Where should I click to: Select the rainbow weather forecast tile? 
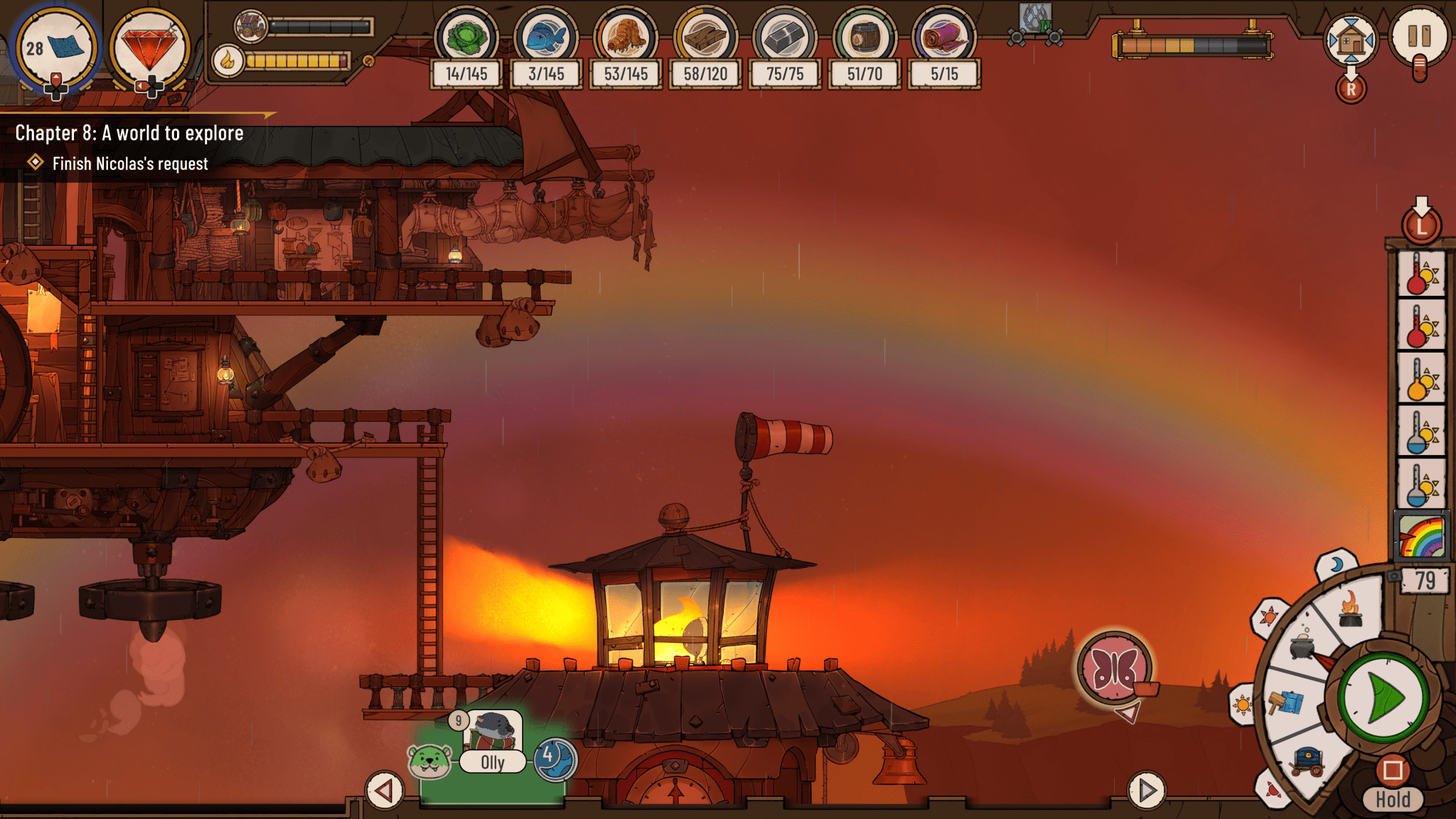(x=1421, y=536)
